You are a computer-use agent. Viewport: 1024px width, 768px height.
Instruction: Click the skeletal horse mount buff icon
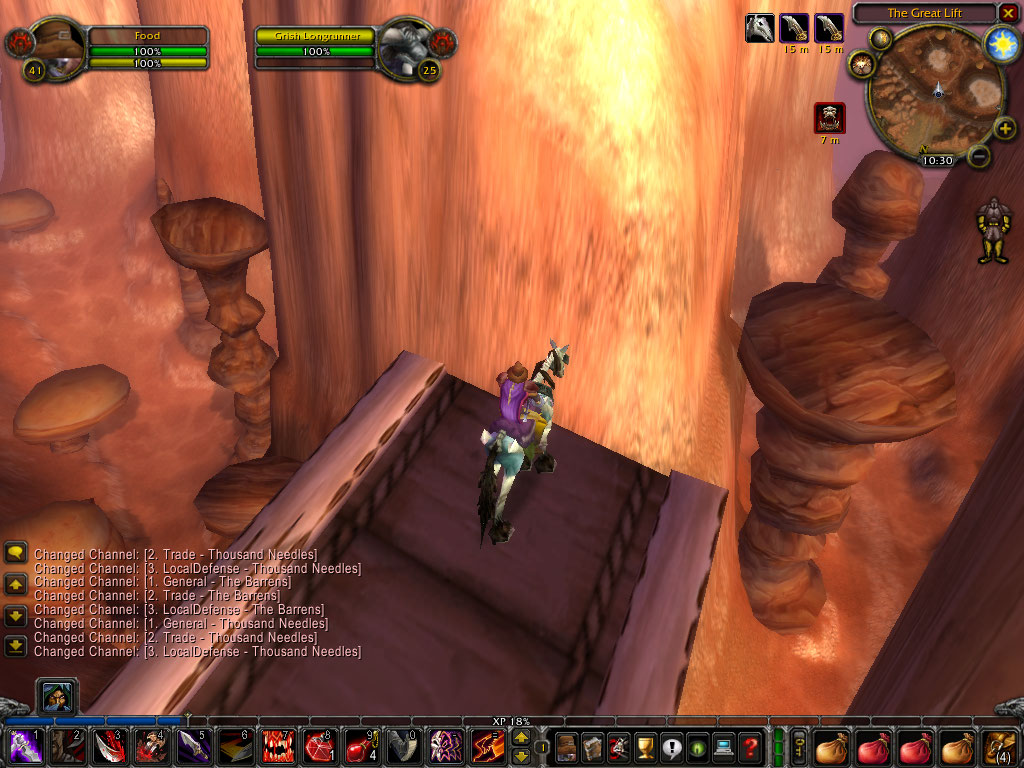(x=760, y=28)
